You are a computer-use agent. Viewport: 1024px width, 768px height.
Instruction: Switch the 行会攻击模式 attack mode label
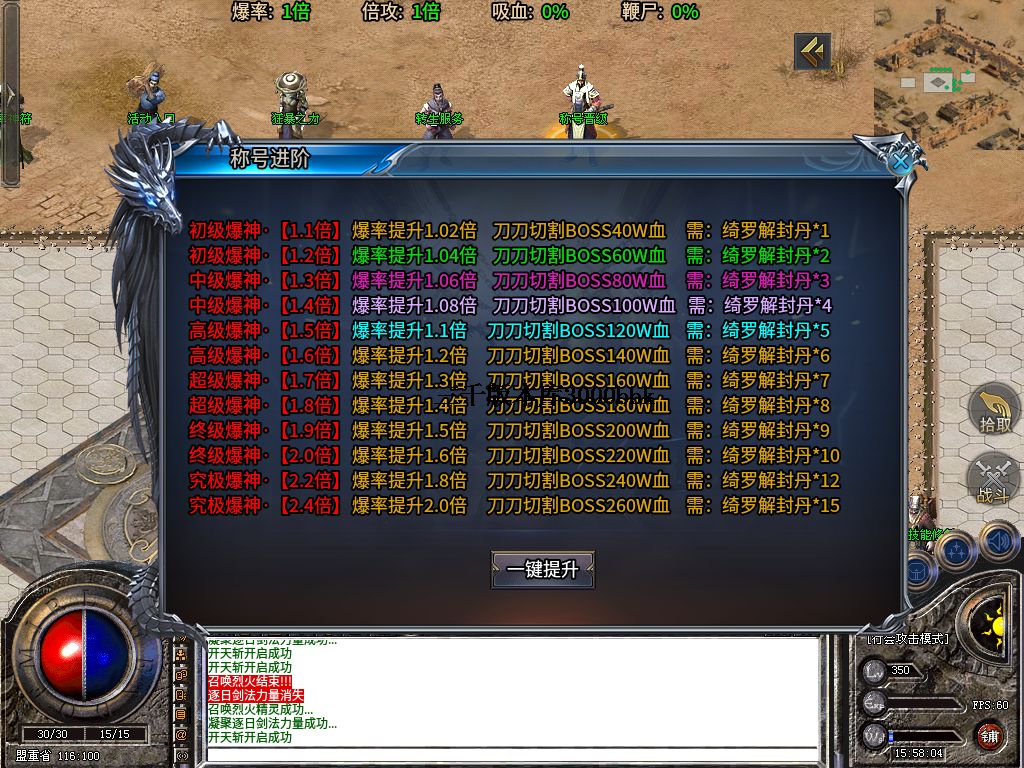[908, 638]
